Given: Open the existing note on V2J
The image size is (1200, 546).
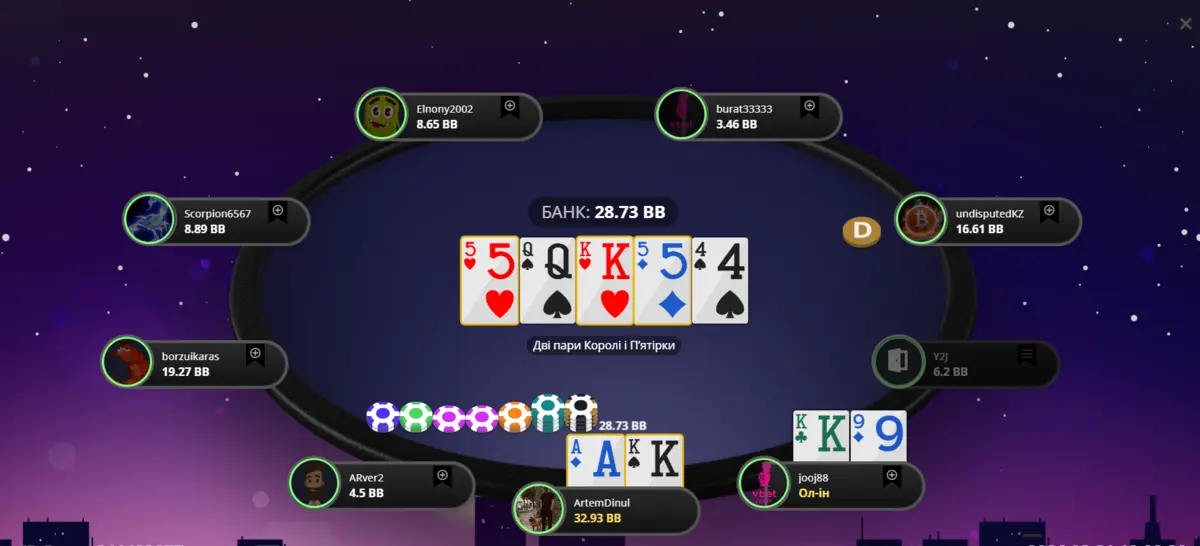Looking at the screenshot, I should [x=1027, y=355].
